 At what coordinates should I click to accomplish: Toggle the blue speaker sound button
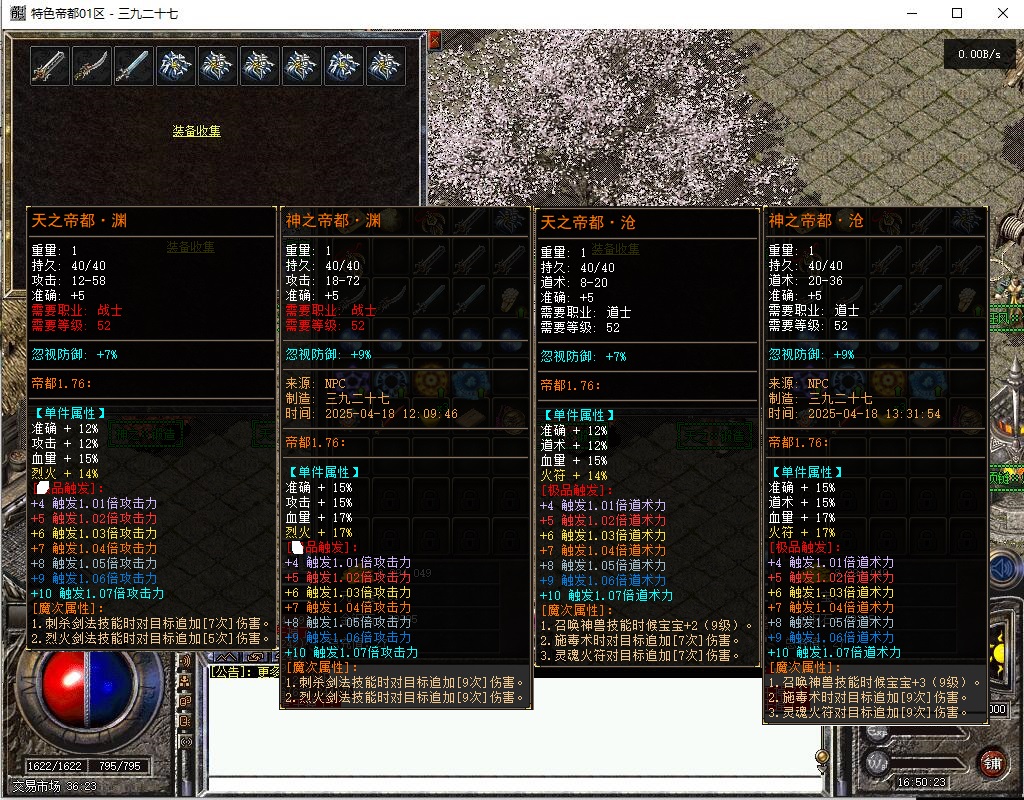[1003, 569]
